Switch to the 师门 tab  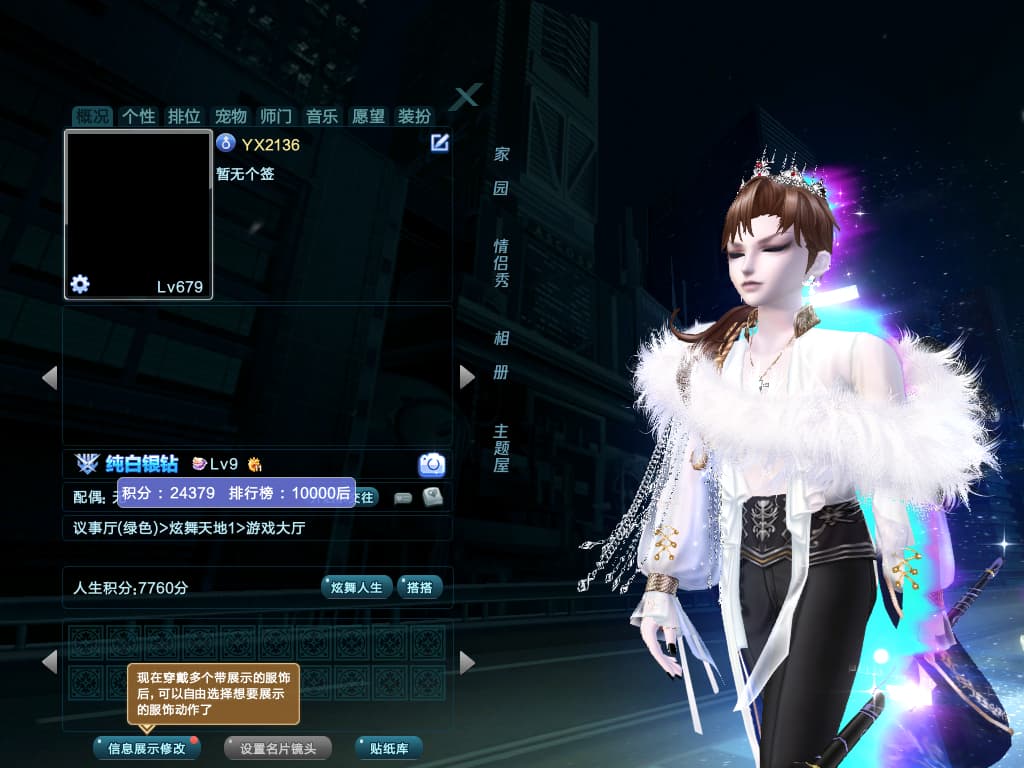coord(275,116)
